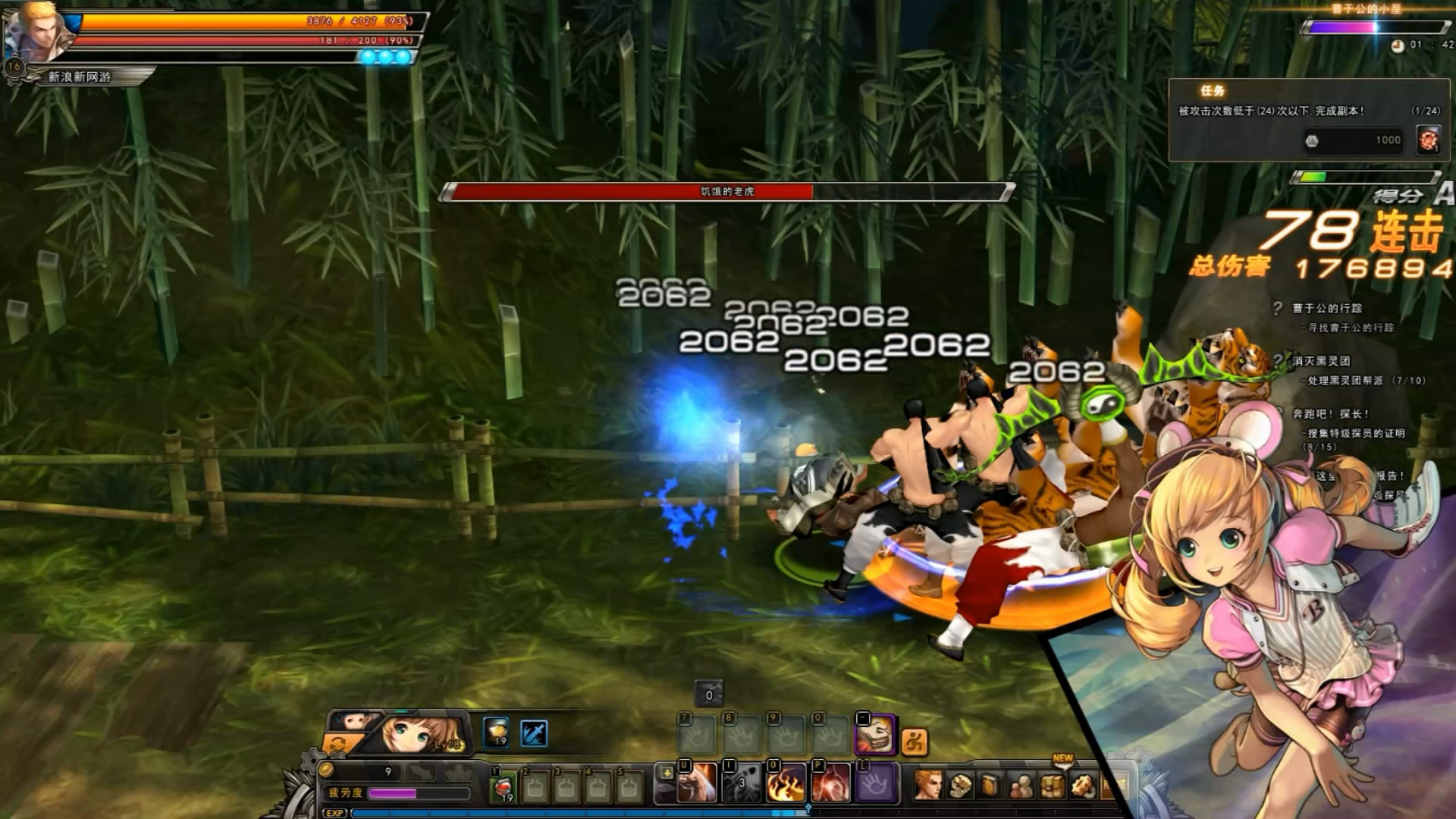Open the friends menu icon
Screen dimensions: 1456x819
pyautogui.click(x=1022, y=786)
